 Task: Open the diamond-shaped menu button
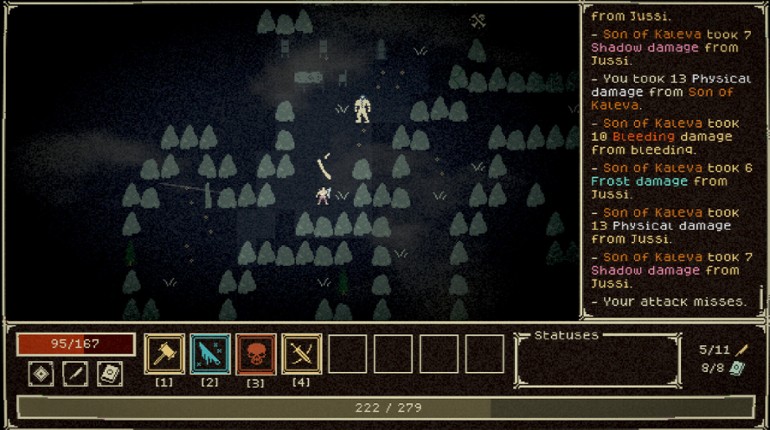[x=40, y=374]
